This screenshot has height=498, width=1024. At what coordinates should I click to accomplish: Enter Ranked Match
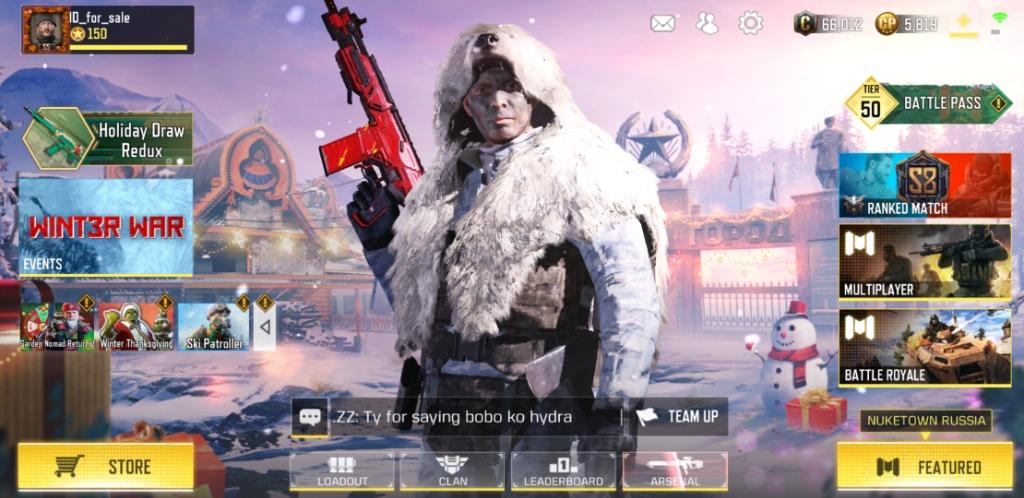pyautogui.click(x=924, y=185)
